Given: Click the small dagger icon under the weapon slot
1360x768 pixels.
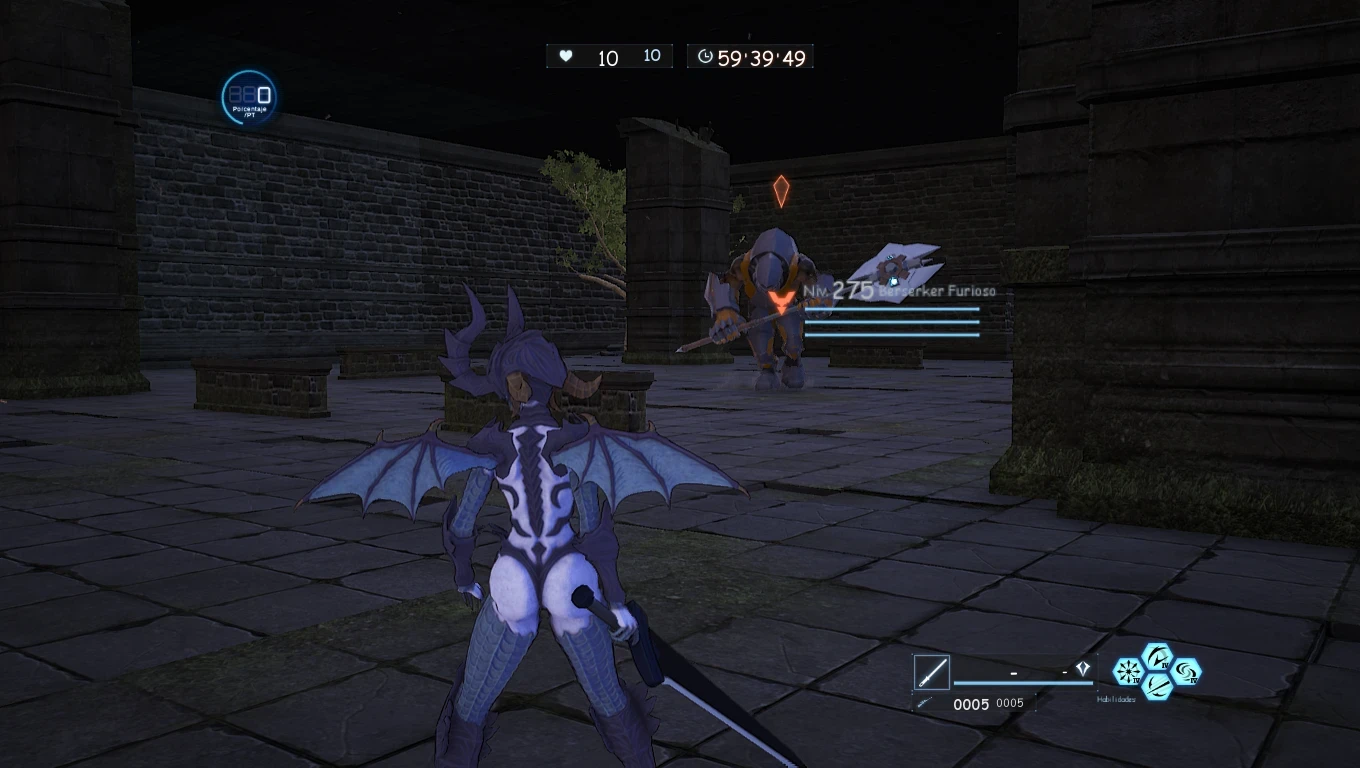Looking at the screenshot, I should [x=923, y=702].
